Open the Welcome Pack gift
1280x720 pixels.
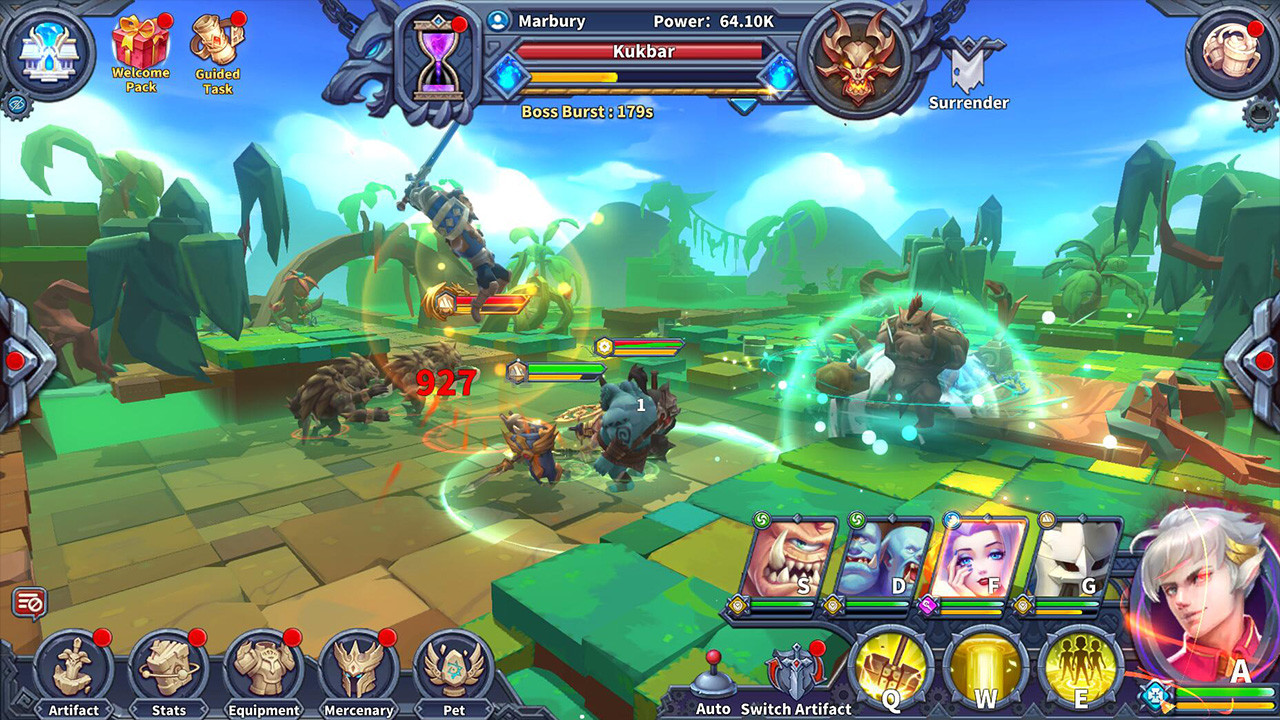[x=140, y=48]
